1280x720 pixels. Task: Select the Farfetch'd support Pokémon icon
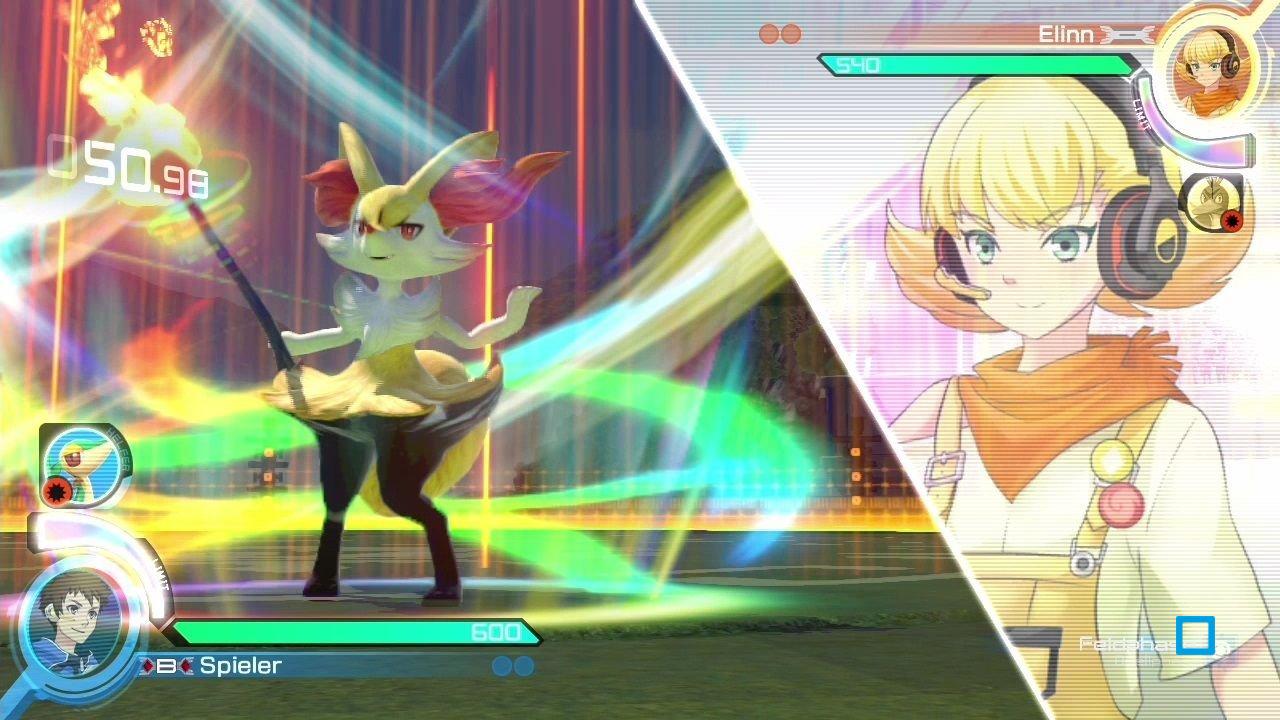tap(1213, 205)
